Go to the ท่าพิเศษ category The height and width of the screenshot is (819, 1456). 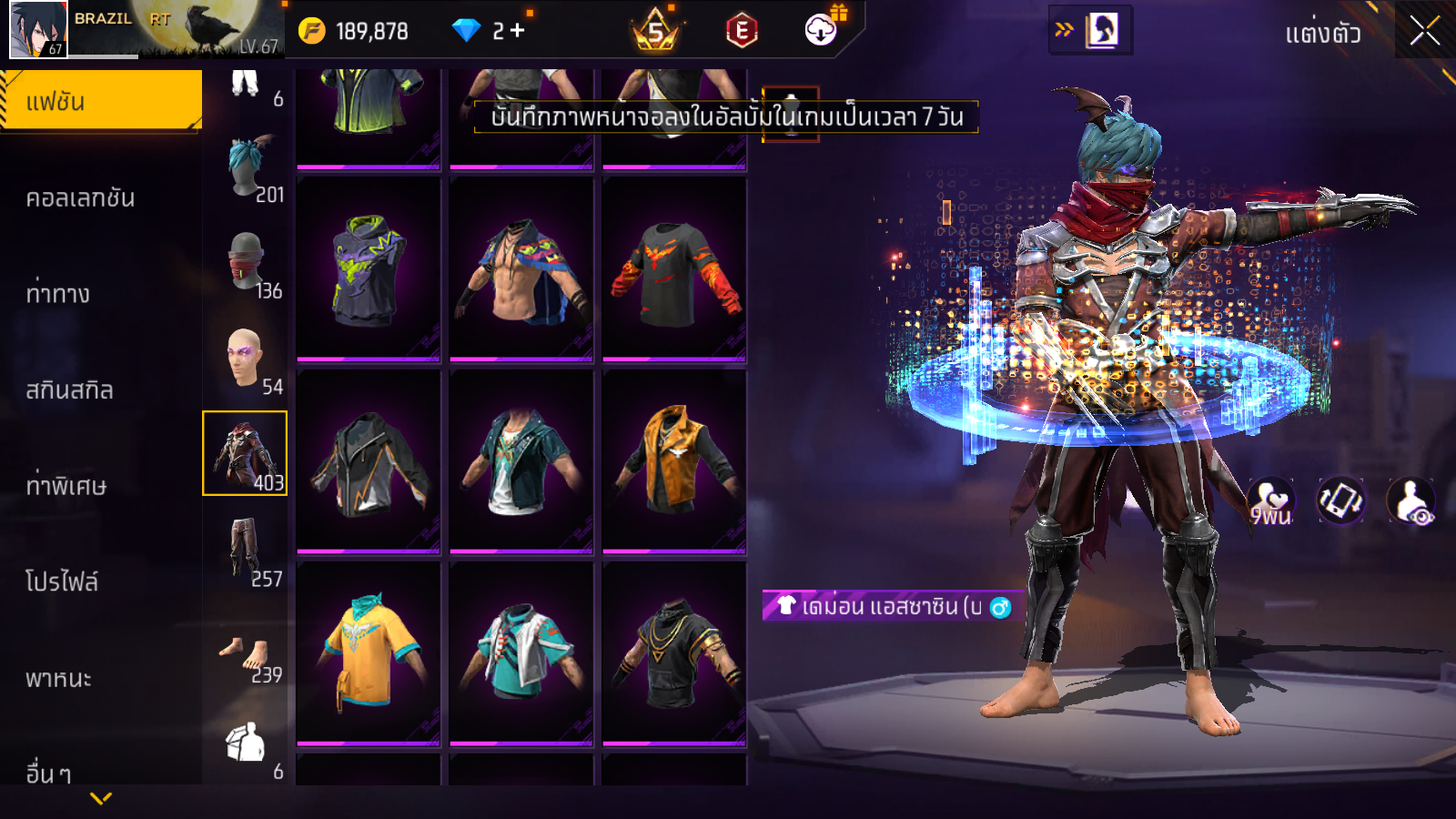pos(66,486)
